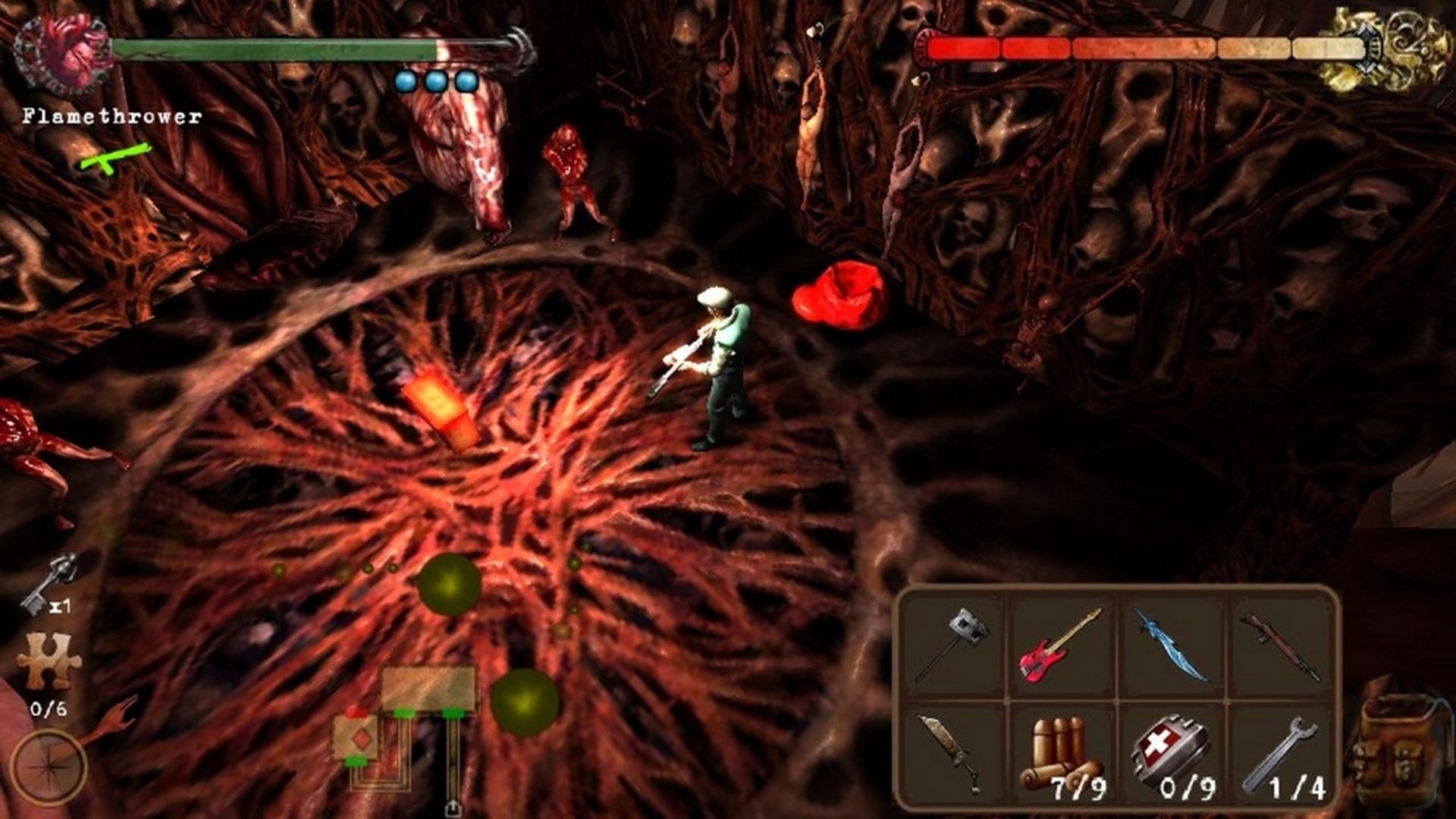Select the rifle weapon slot

coord(1280,645)
